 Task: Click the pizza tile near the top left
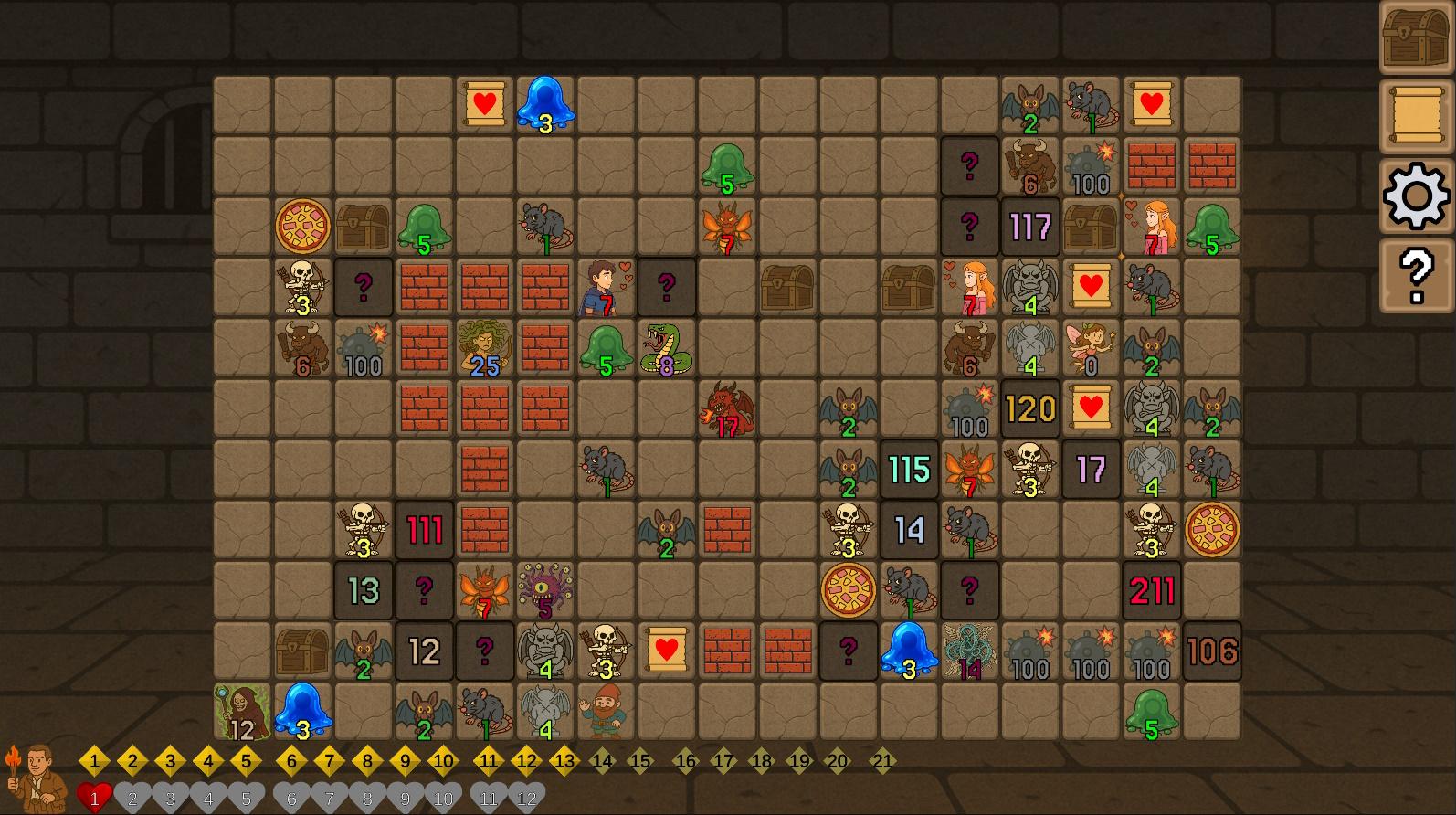[303, 227]
